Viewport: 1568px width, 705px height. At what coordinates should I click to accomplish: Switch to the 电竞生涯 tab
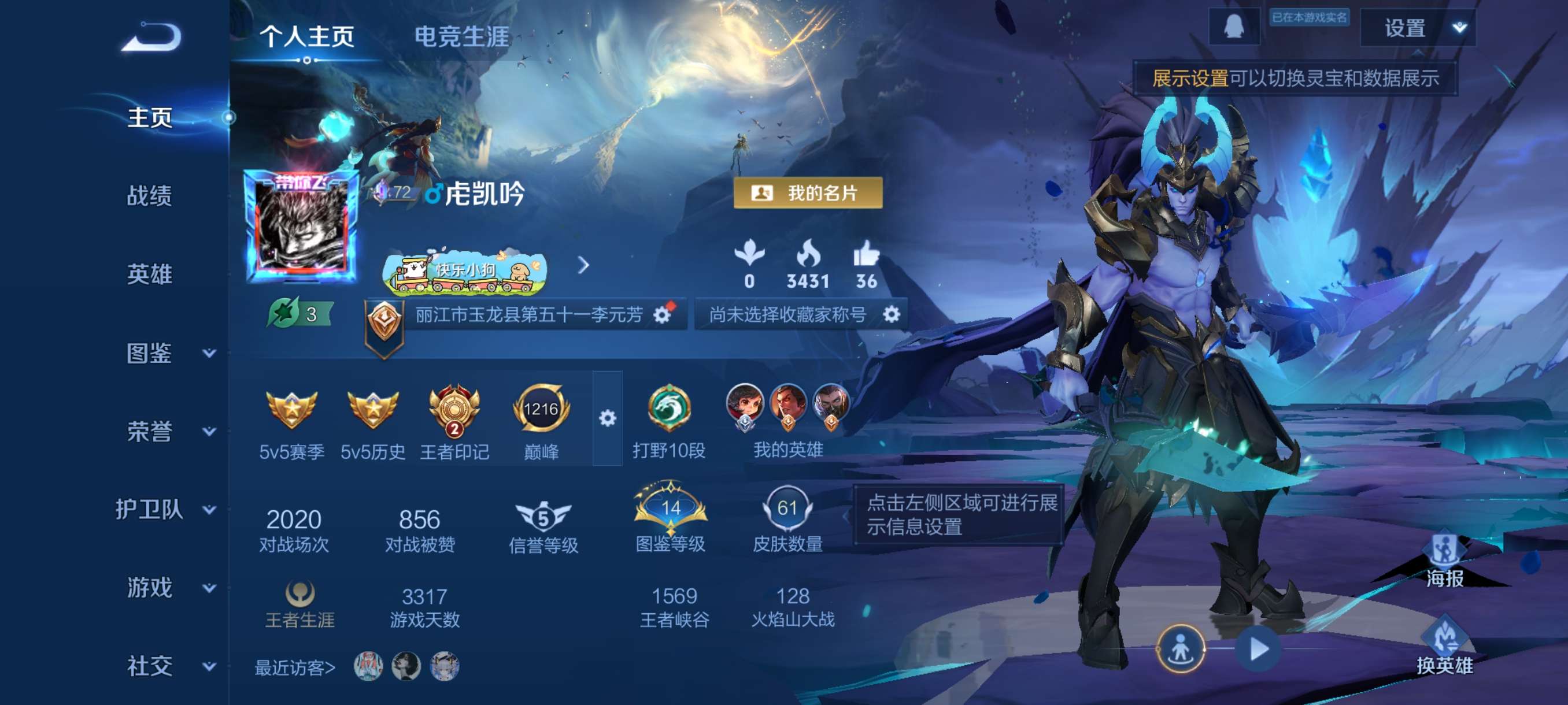pyautogui.click(x=461, y=36)
